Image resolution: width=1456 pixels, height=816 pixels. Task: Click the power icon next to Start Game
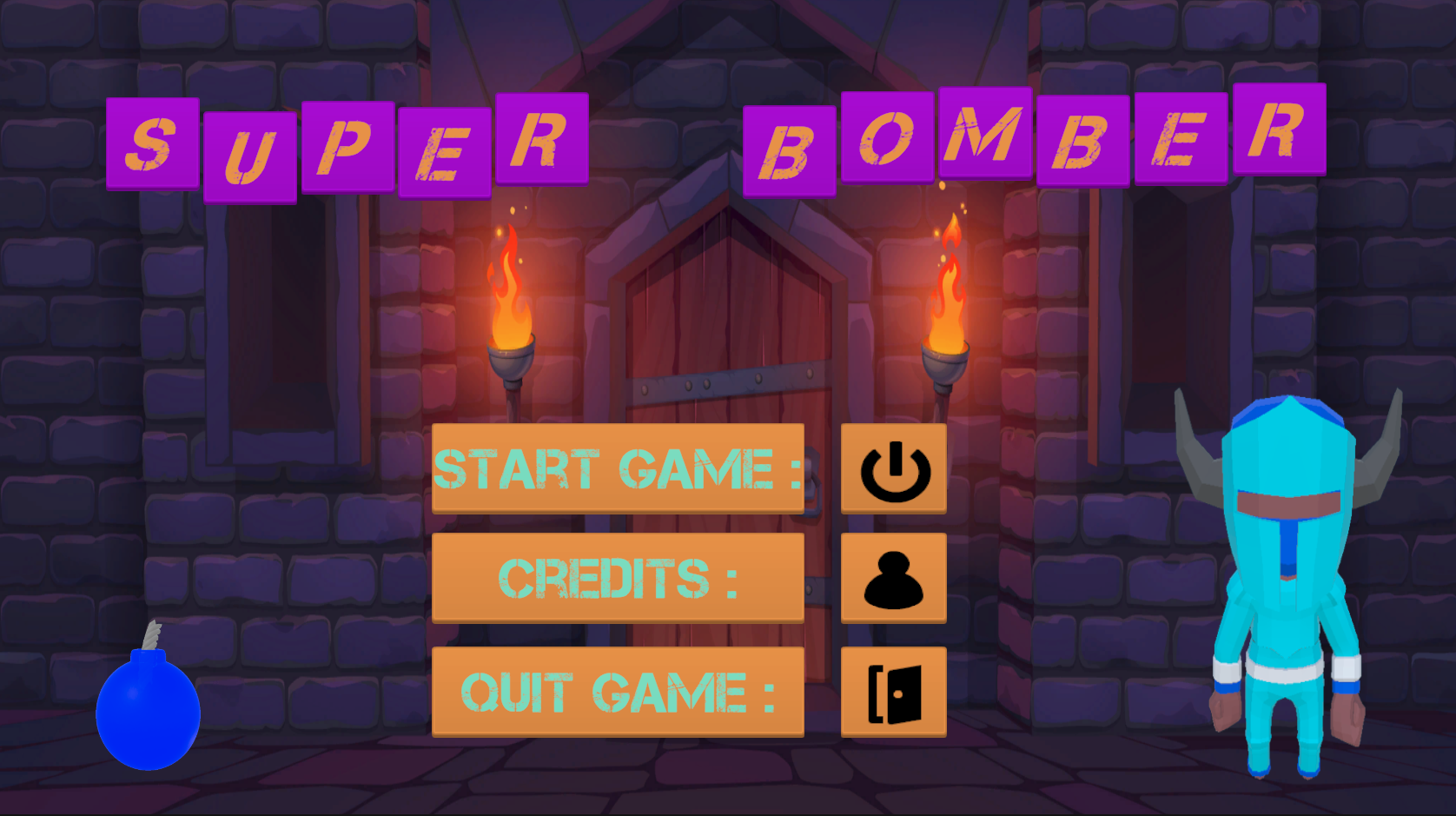pos(893,468)
